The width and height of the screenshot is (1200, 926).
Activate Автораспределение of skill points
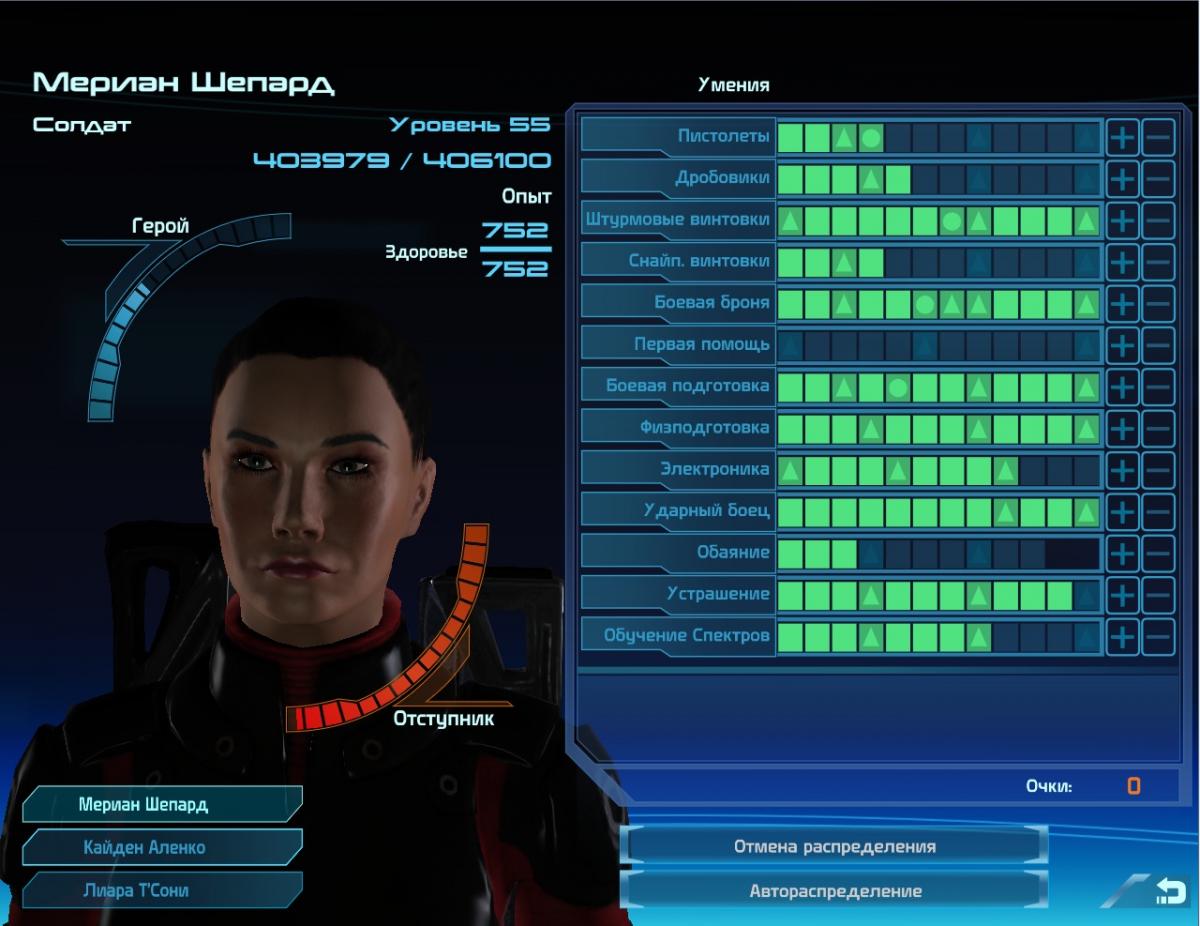click(834, 890)
